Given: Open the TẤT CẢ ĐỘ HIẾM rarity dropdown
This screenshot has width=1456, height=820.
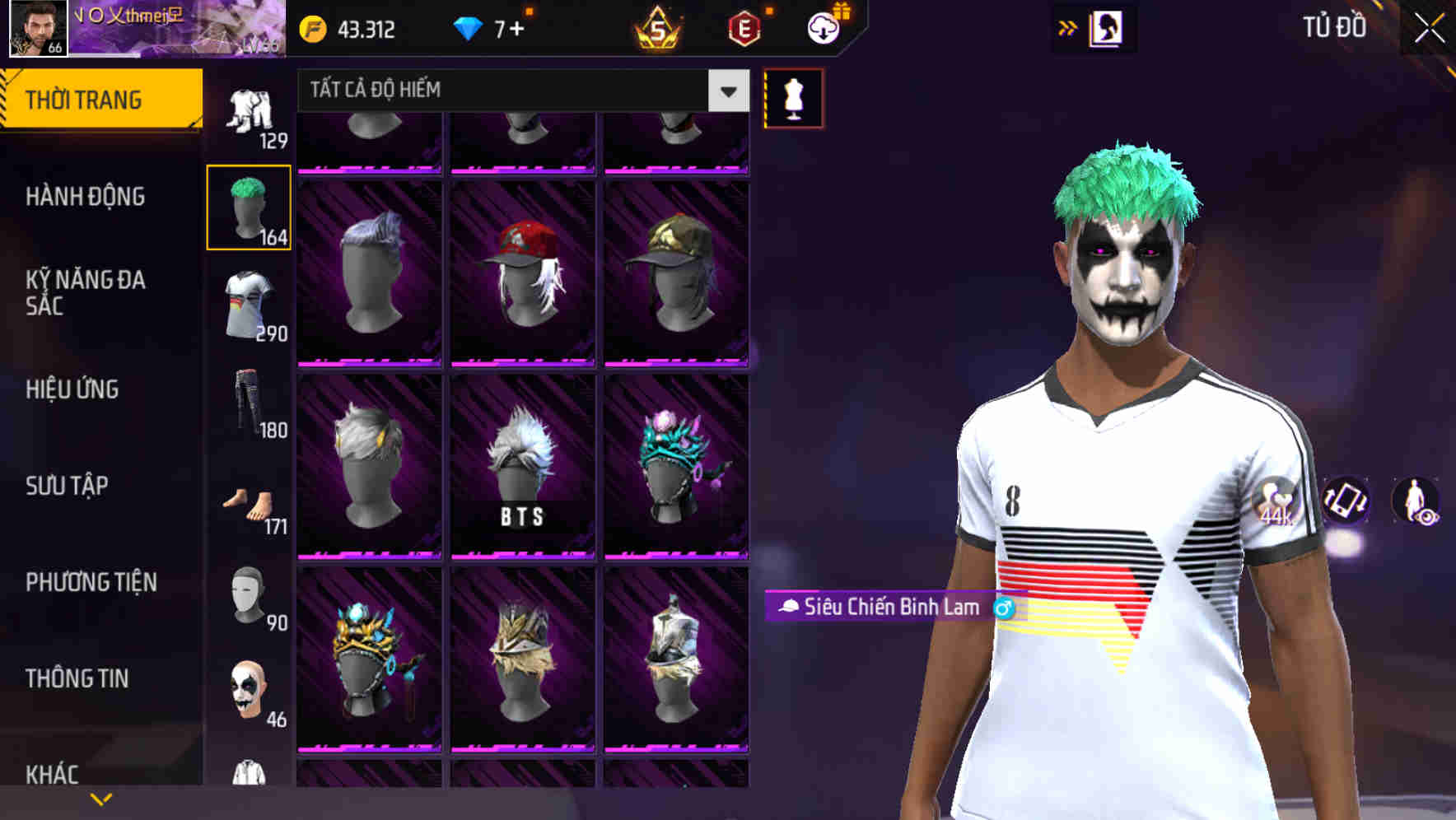Looking at the screenshot, I should point(518,91).
